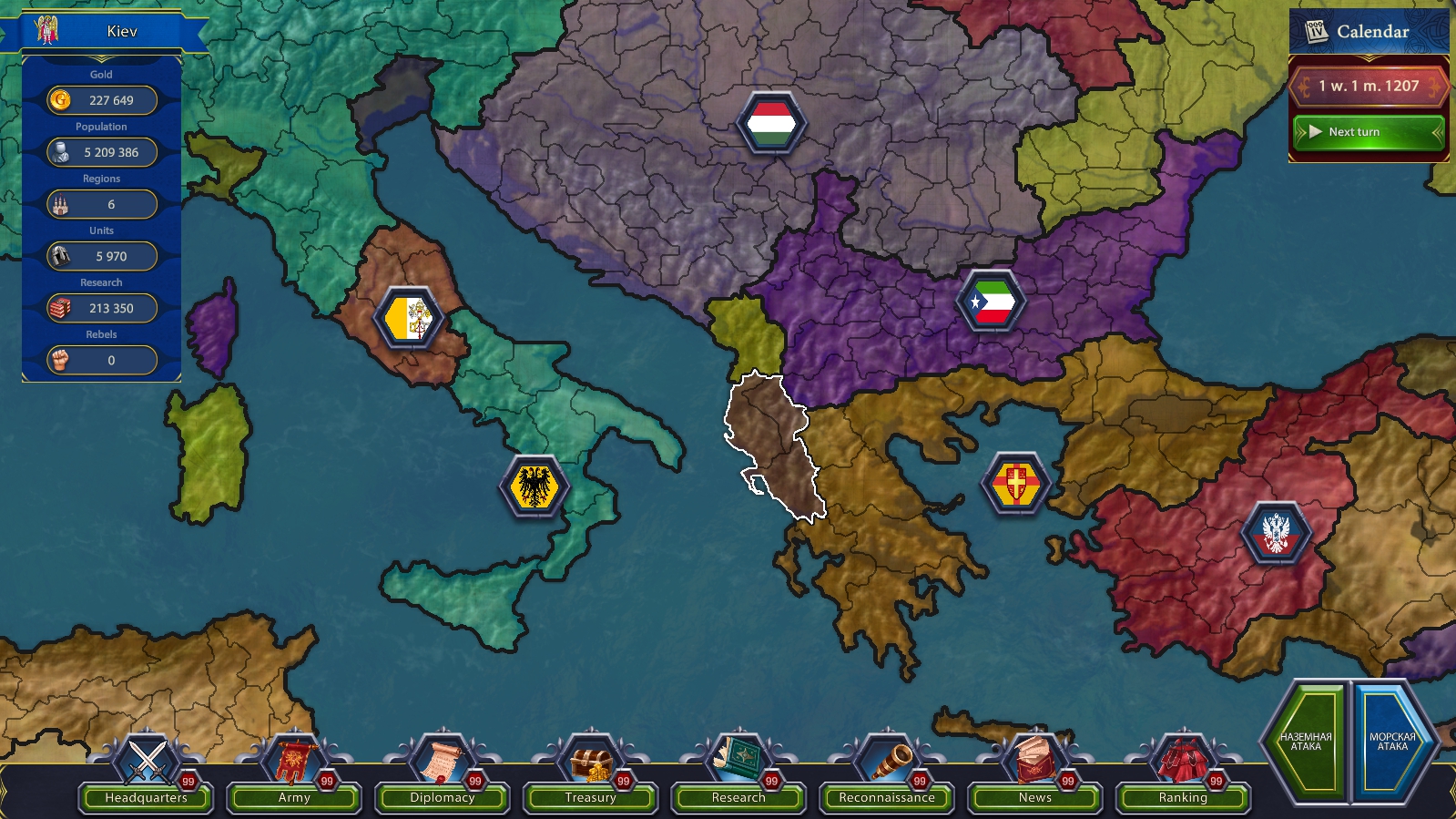Click the Next turn button
This screenshot has width=1456, height=819.
tap(1367, 132)
